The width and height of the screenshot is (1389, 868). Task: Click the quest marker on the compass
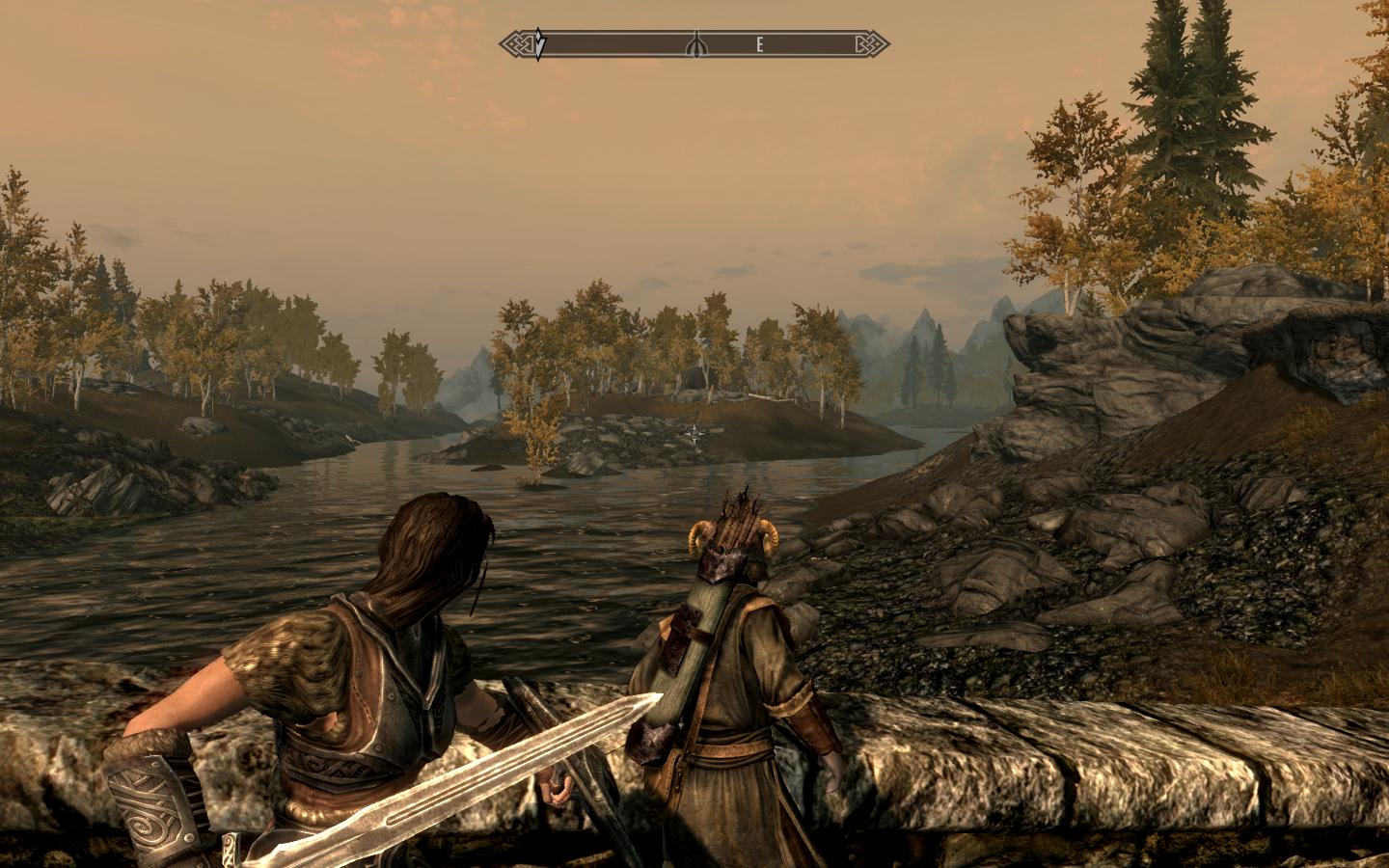tap(540, 44)
